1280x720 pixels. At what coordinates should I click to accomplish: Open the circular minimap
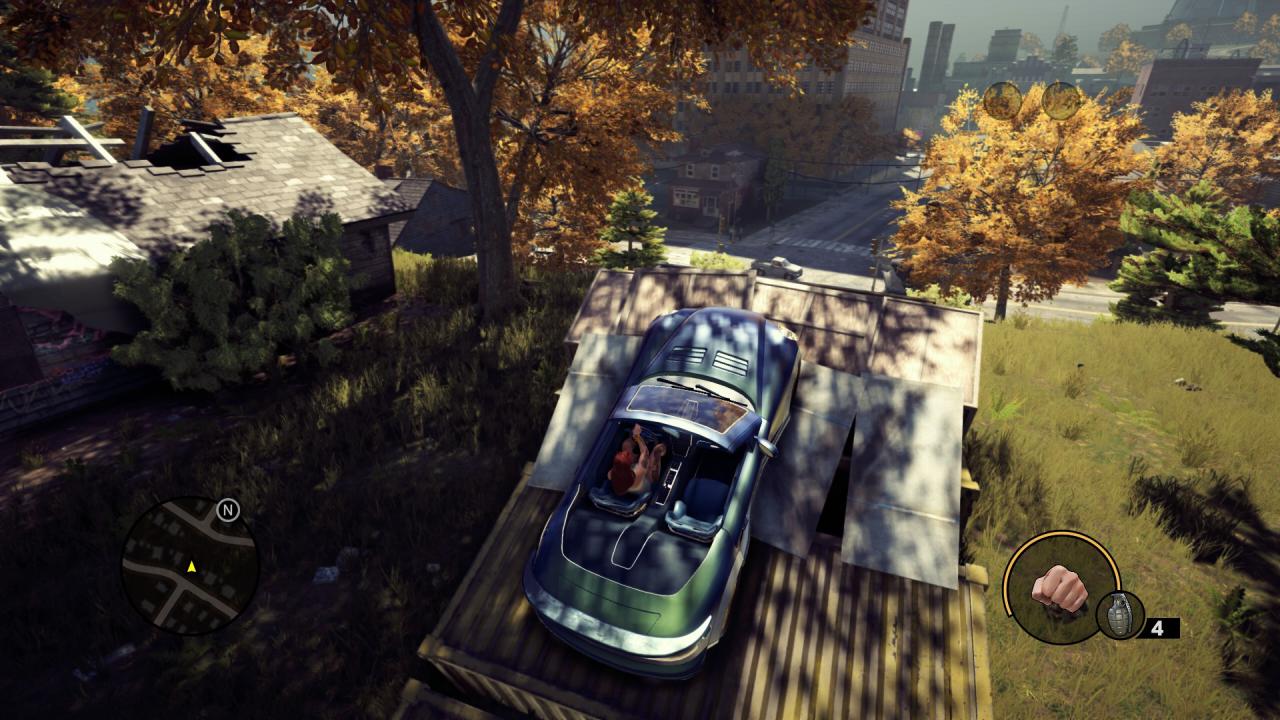tap(189, 566)
